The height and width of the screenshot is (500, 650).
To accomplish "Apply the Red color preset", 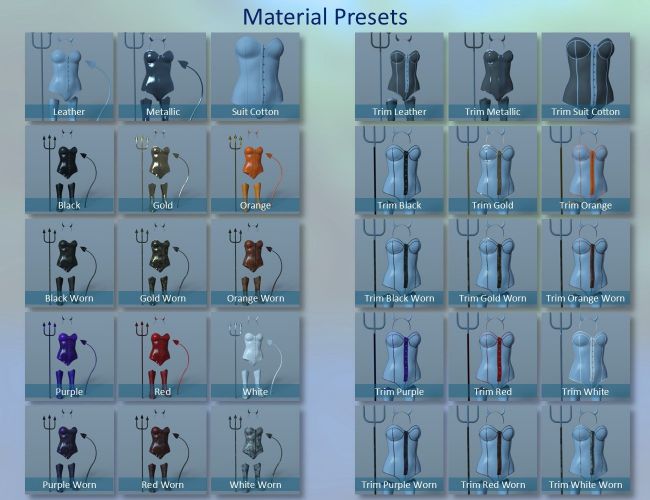I will [161, 356].
